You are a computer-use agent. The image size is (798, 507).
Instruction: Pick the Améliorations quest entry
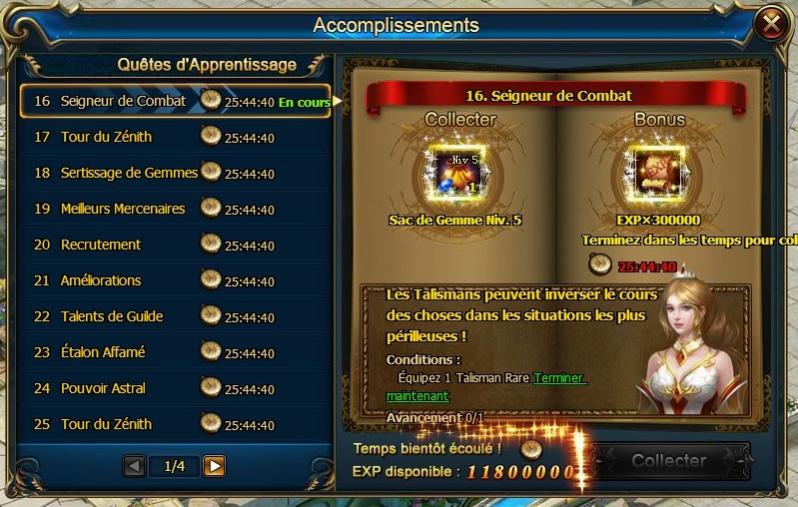tap(101, 281)
